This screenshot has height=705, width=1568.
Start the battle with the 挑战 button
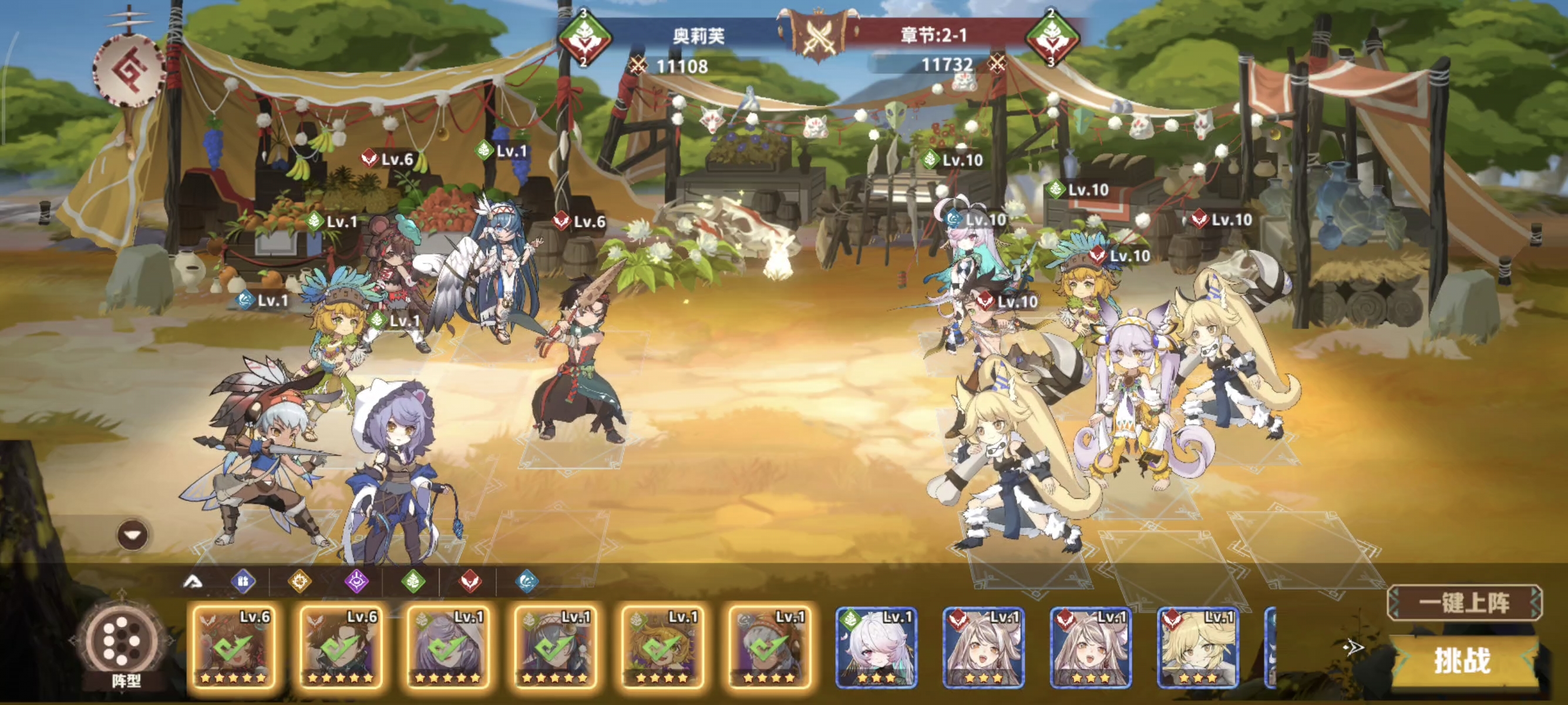pos(1462,661)
